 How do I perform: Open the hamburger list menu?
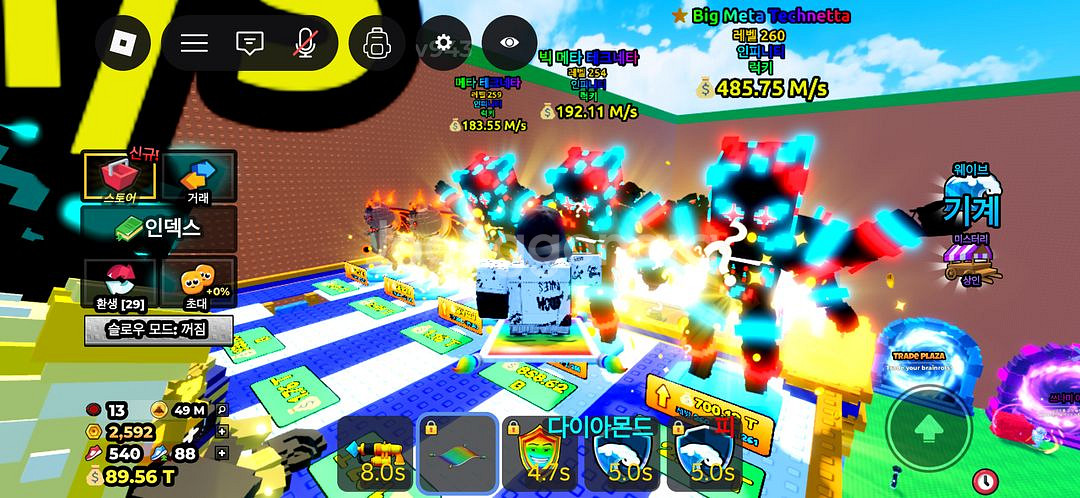click(x=194, y=42)
